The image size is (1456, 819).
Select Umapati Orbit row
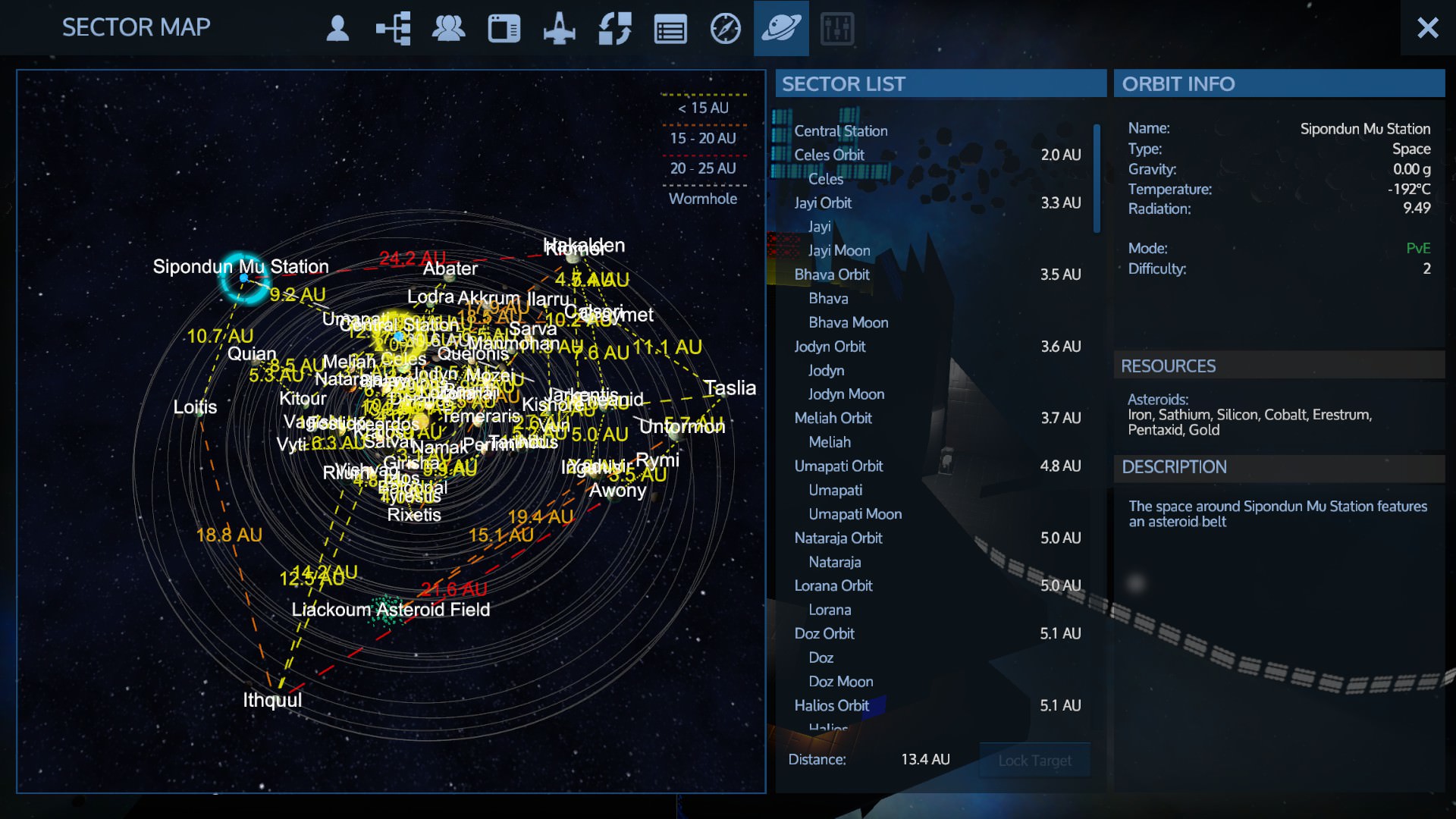tap(838, 466)
